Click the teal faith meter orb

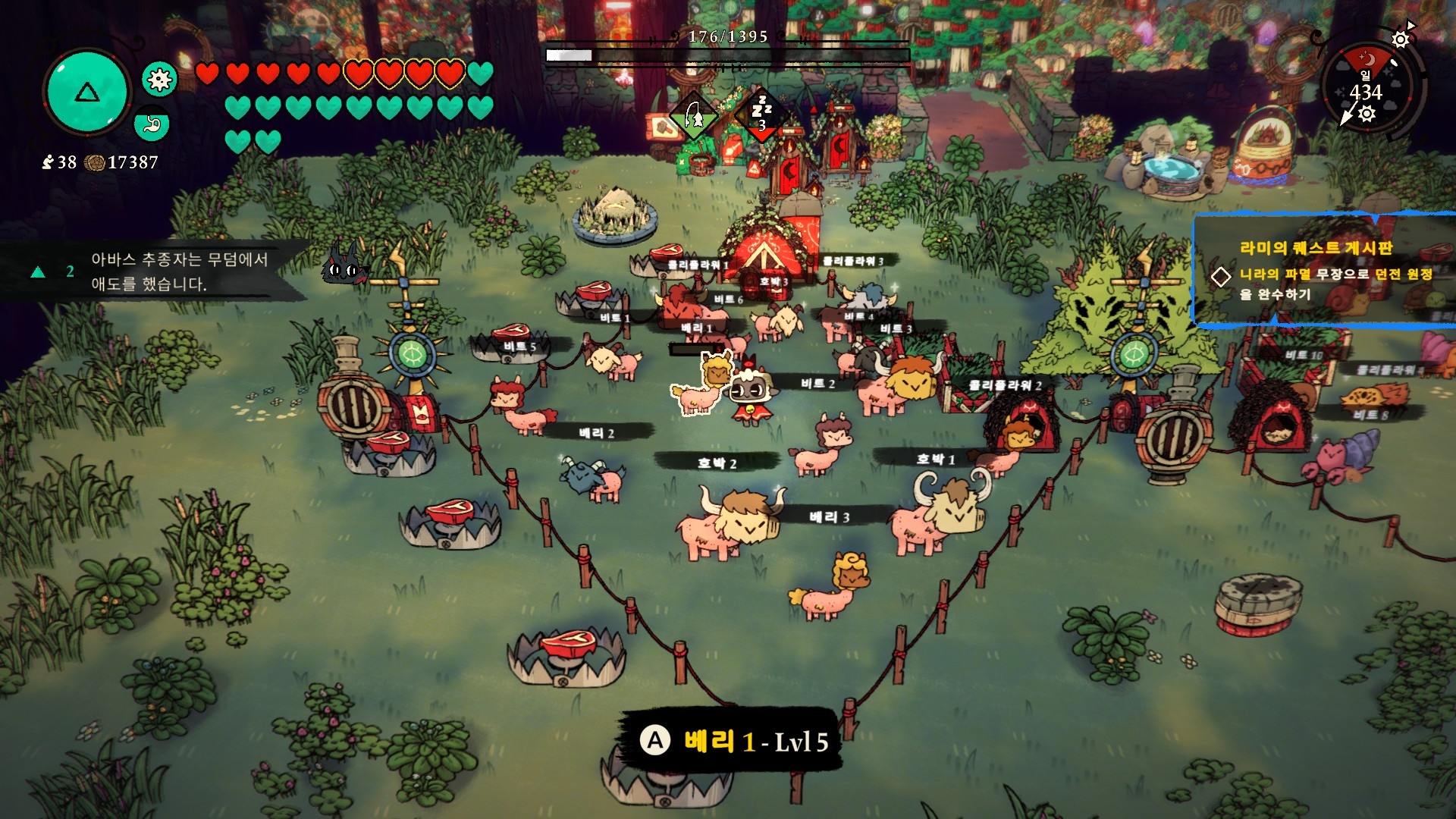pyautogui.click(x=87, y=93)
